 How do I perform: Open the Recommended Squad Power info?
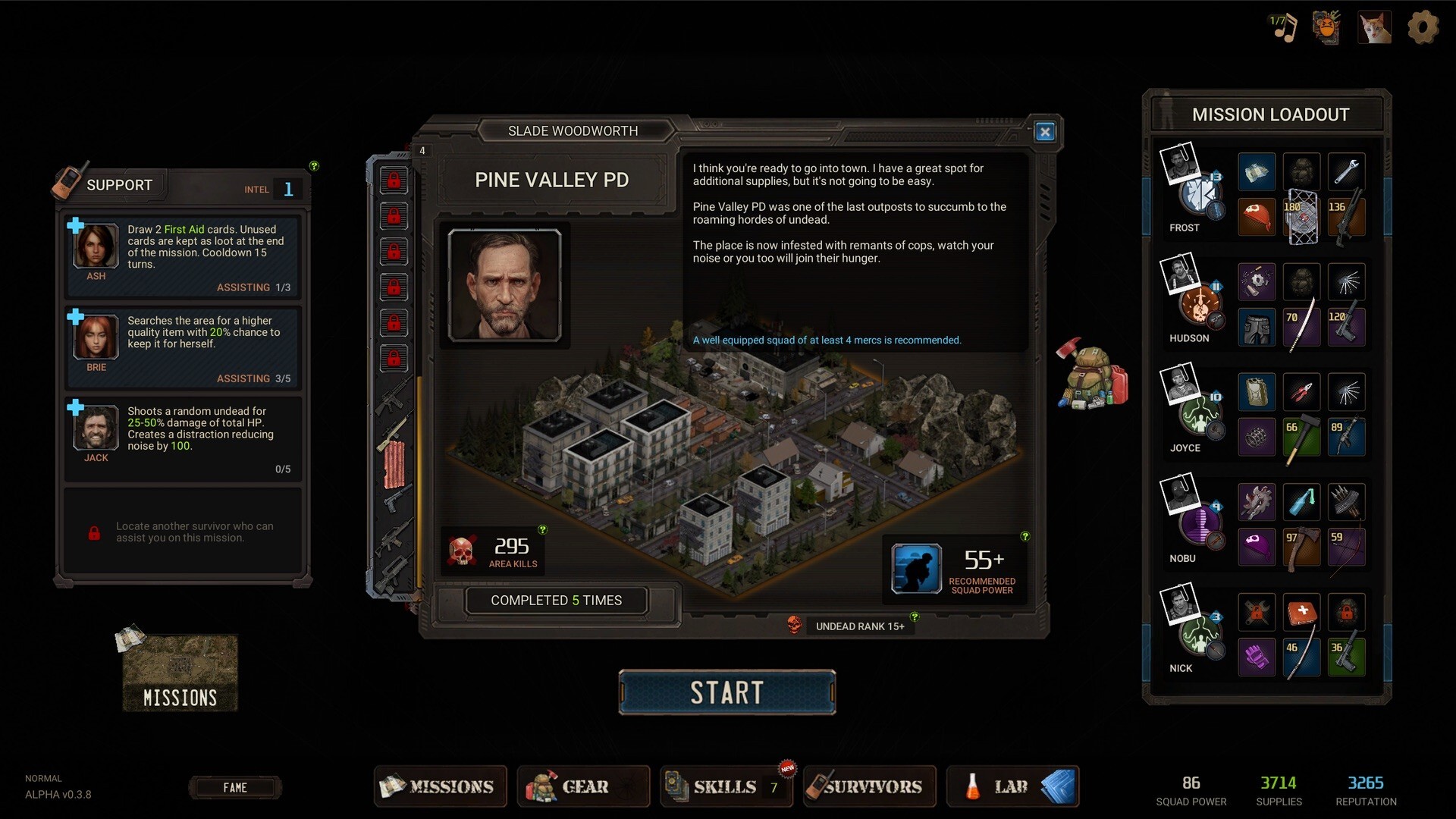pos(1026,535)
